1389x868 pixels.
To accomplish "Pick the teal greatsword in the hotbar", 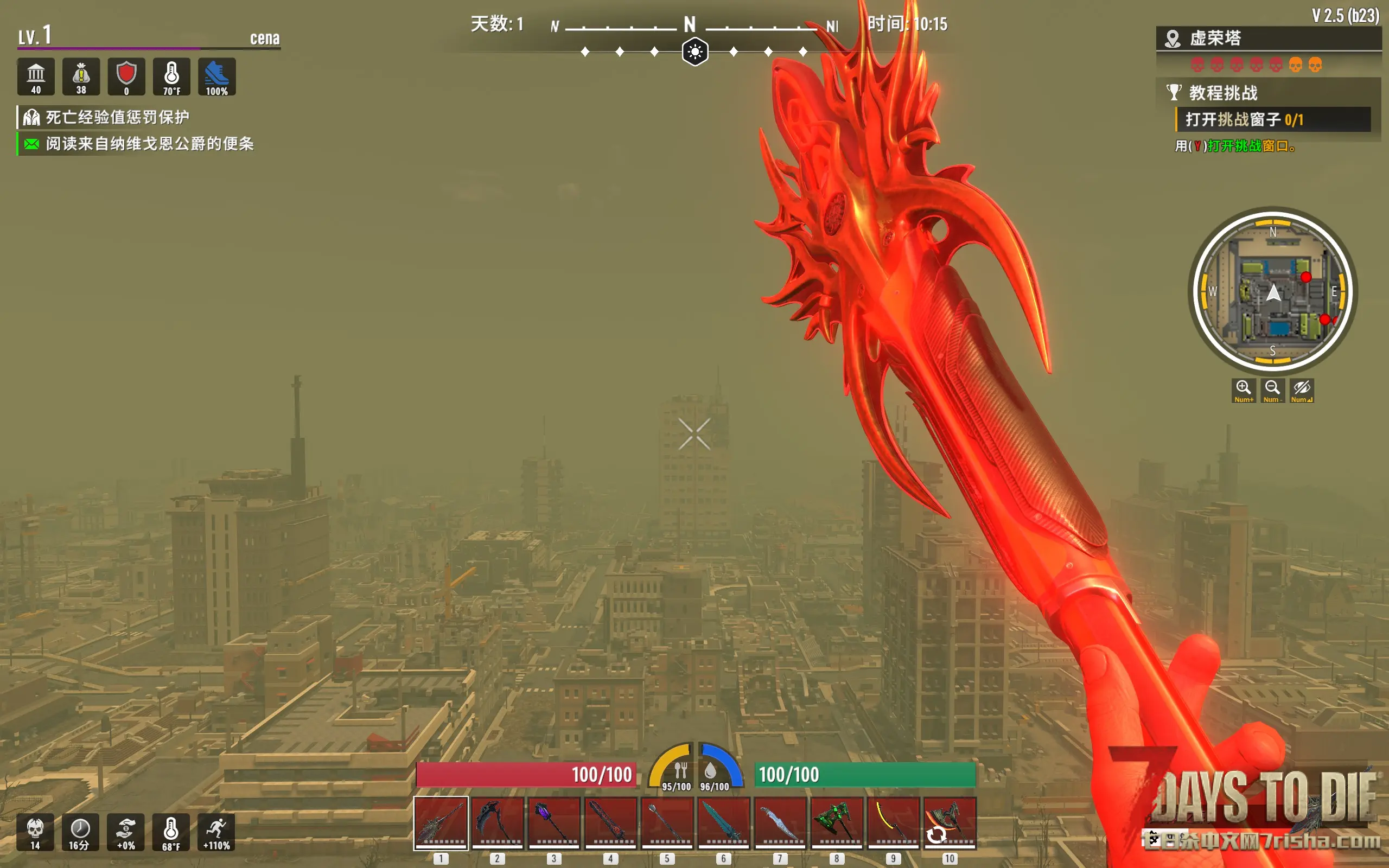I will pos(723,822).
